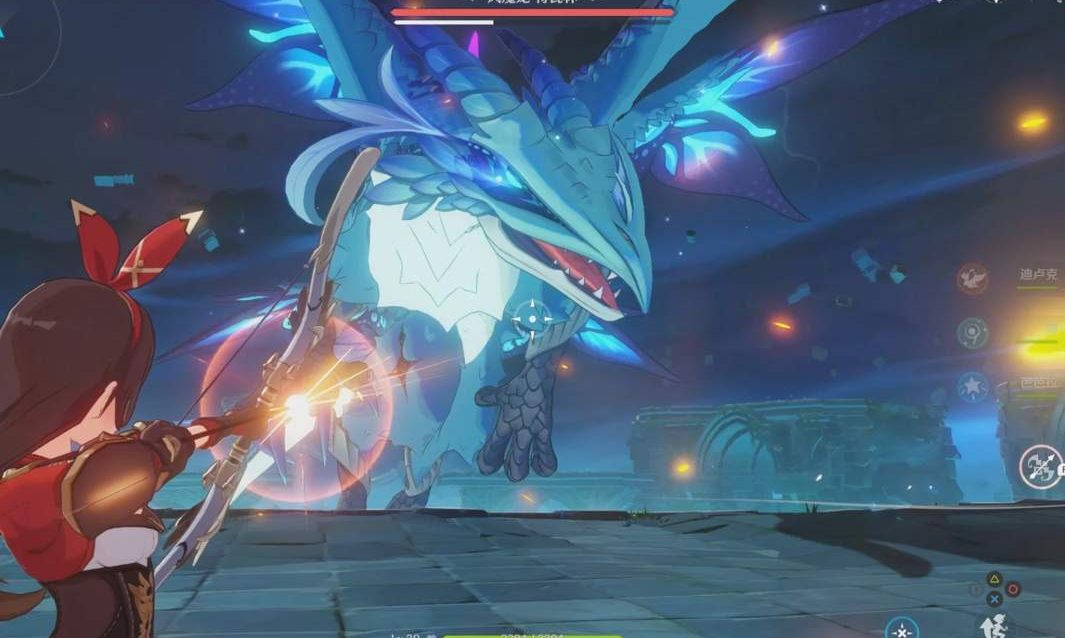1065x638 pixels.
Task: Activate the running figure sprint icon
Action: [994, 625]
